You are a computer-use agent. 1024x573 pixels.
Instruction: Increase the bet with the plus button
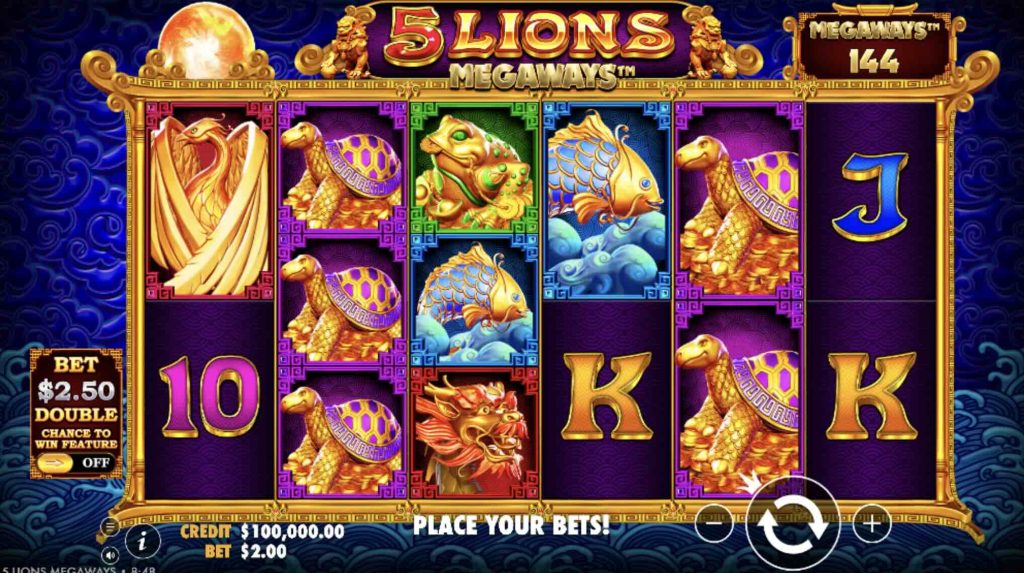[871, 522]
